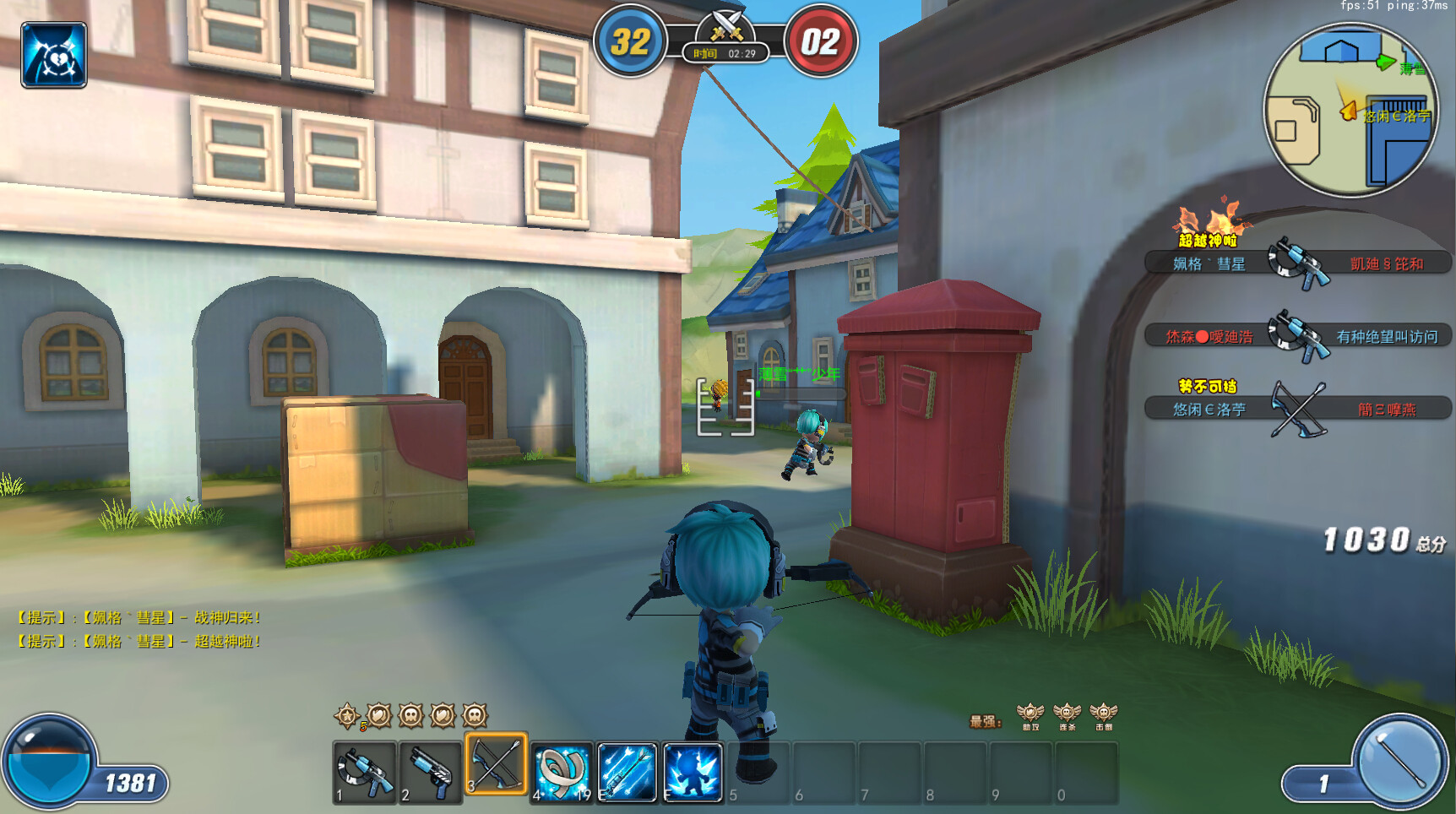Click the star medal badge
1456x814 pixels.
pyautogui.click(x=347, y=716)
